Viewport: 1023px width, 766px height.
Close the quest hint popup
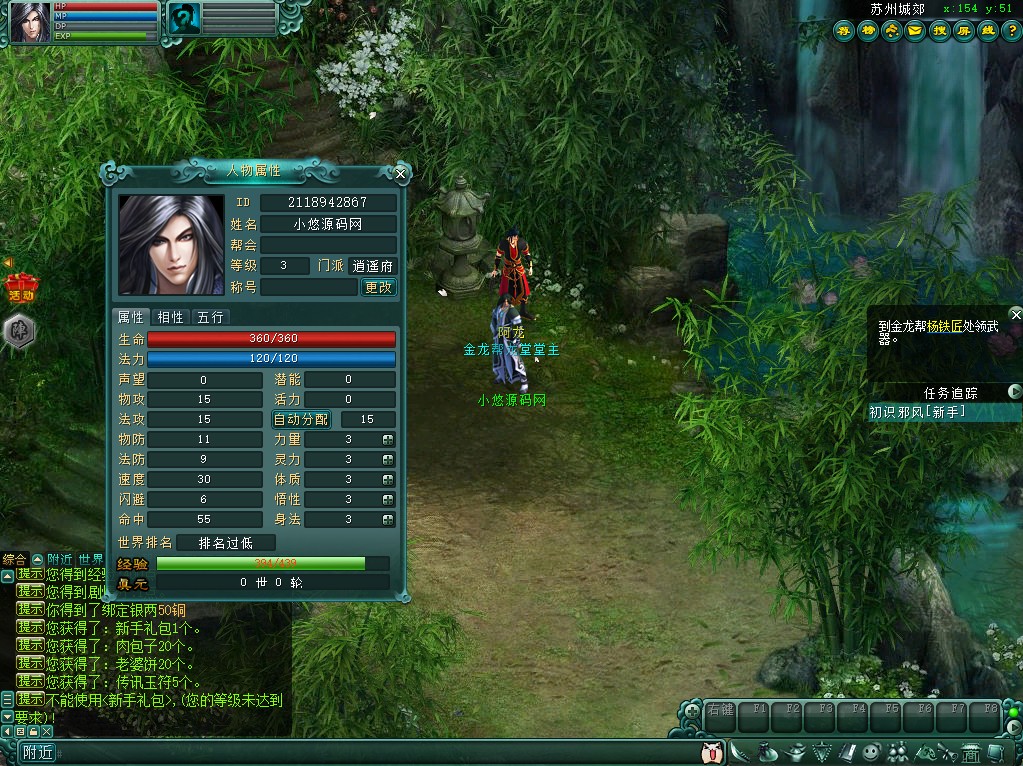click(x=1016, y=314)
